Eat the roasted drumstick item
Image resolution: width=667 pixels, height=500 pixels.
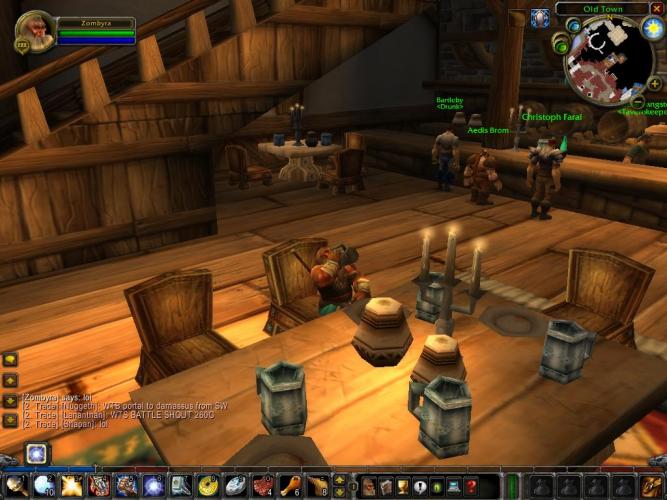click(289, 486)
